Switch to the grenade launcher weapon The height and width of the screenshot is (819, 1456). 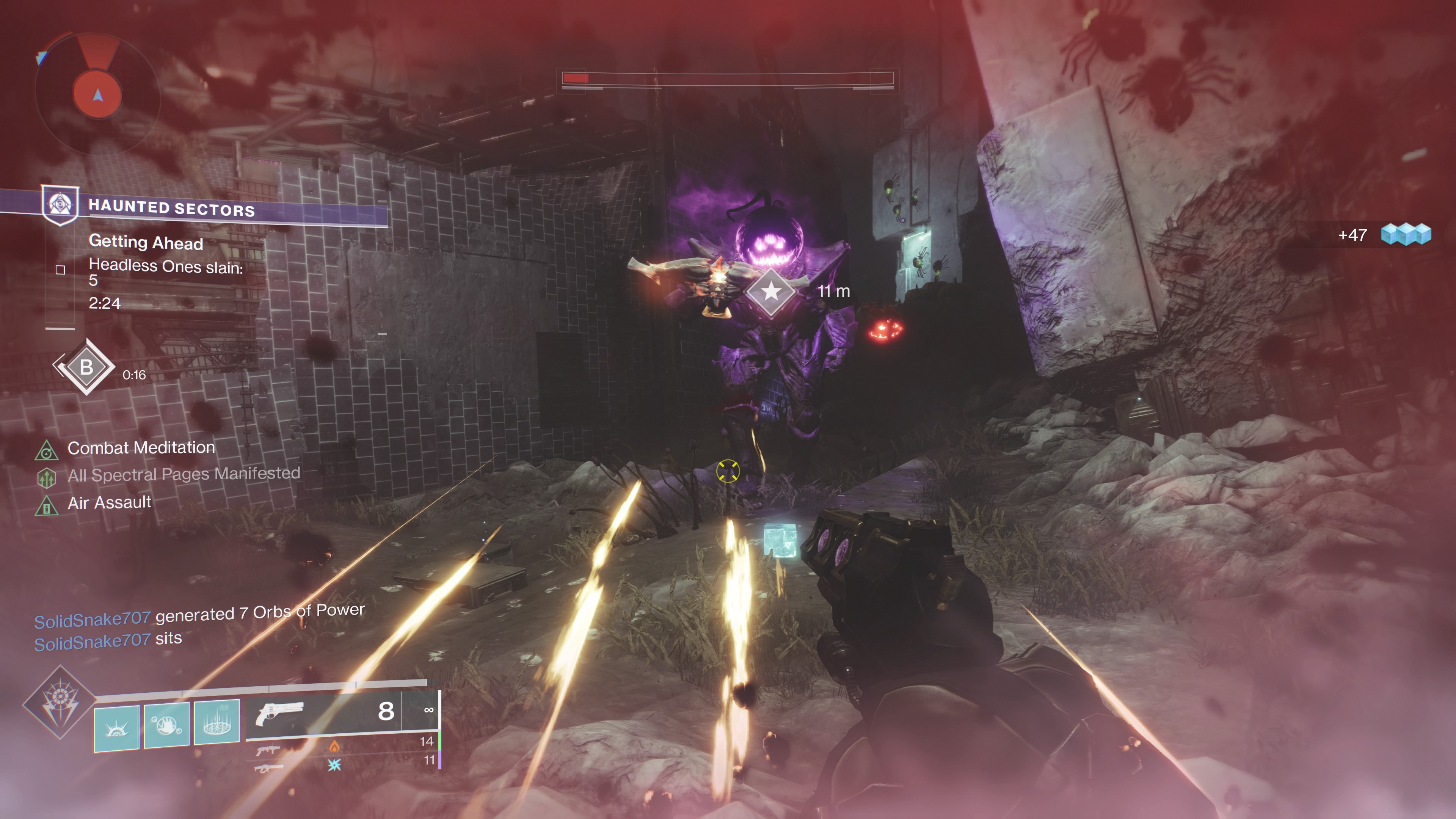tap(268, 750)
